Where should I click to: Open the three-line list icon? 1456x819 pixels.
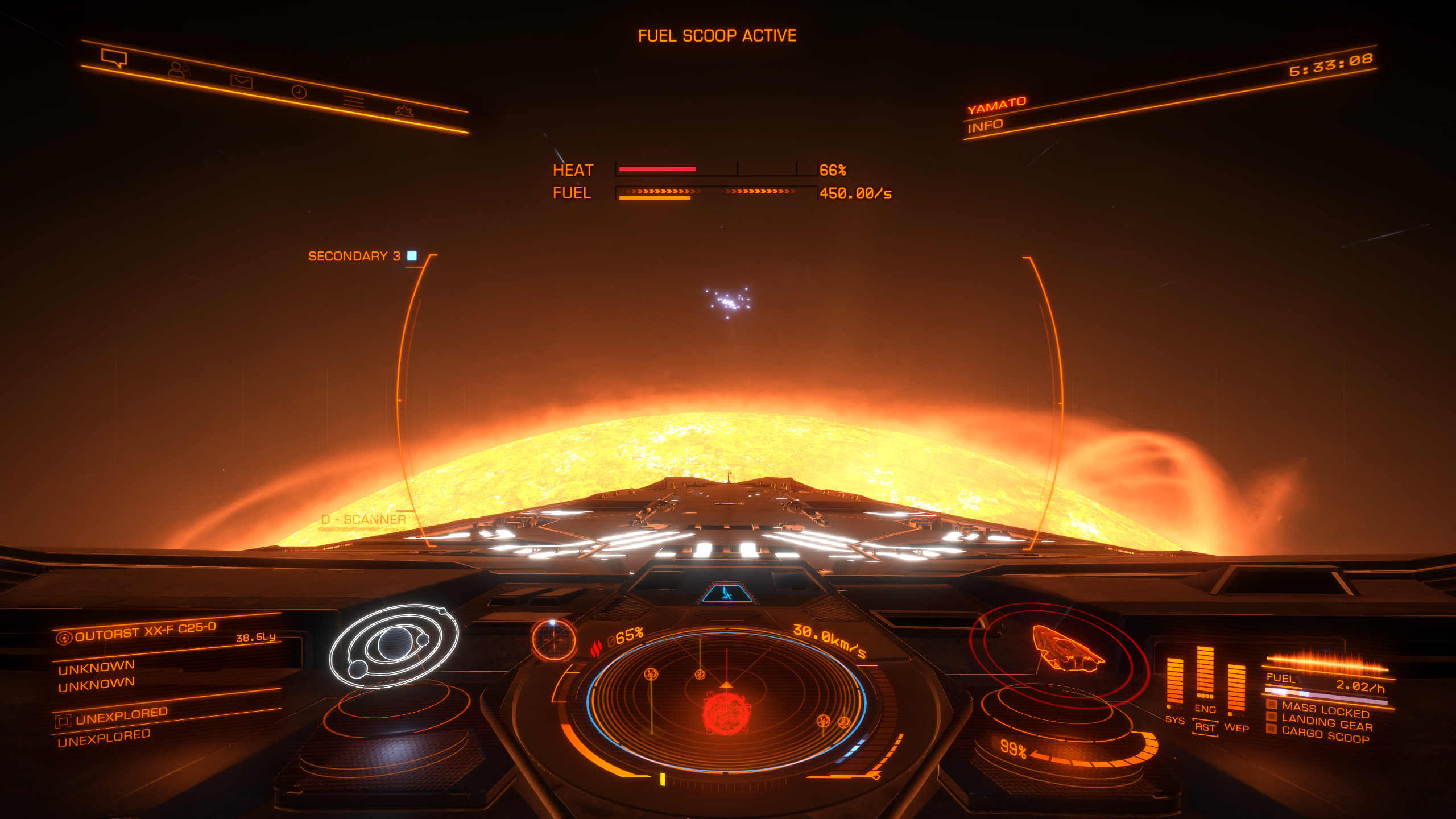point(353,102)
